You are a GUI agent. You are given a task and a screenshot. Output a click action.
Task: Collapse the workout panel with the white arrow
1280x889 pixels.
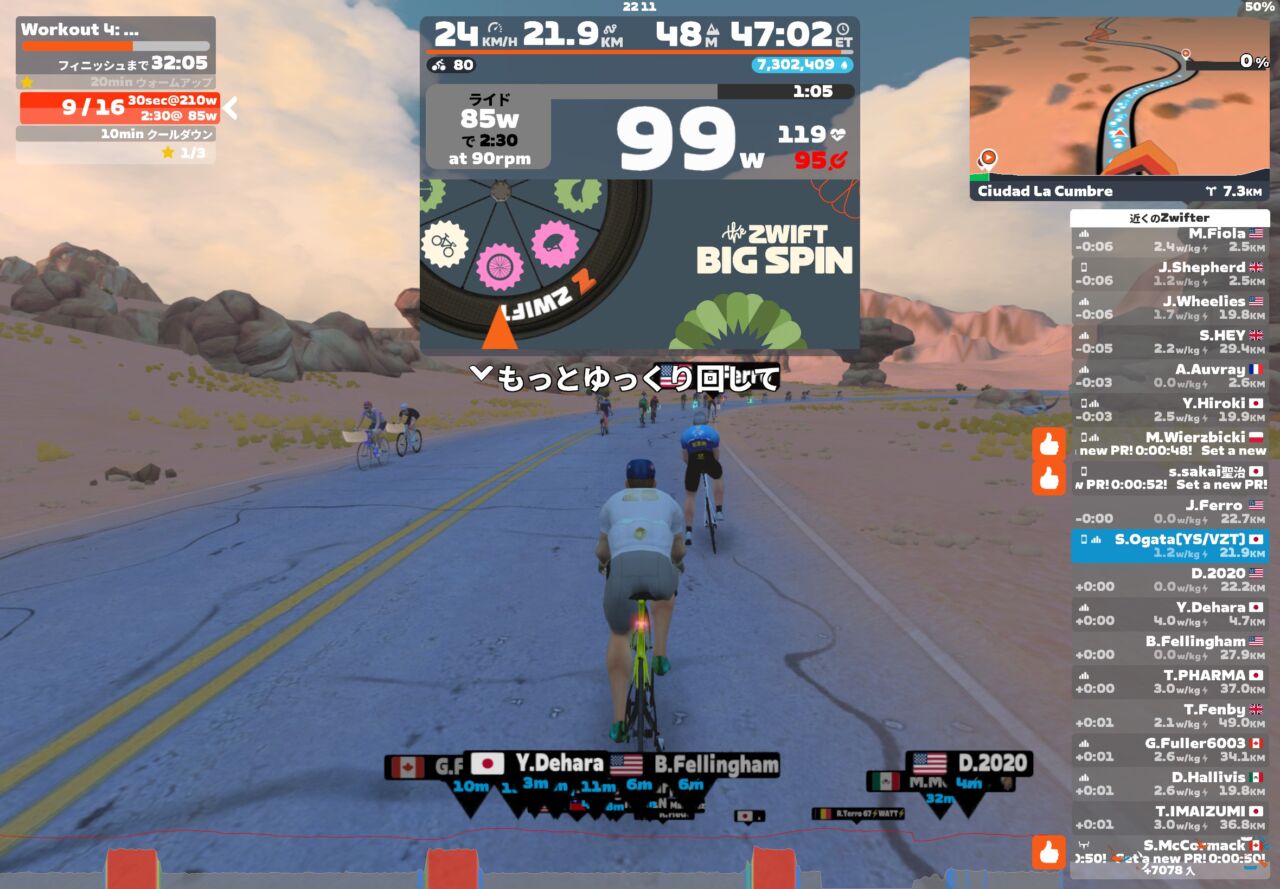230,107
